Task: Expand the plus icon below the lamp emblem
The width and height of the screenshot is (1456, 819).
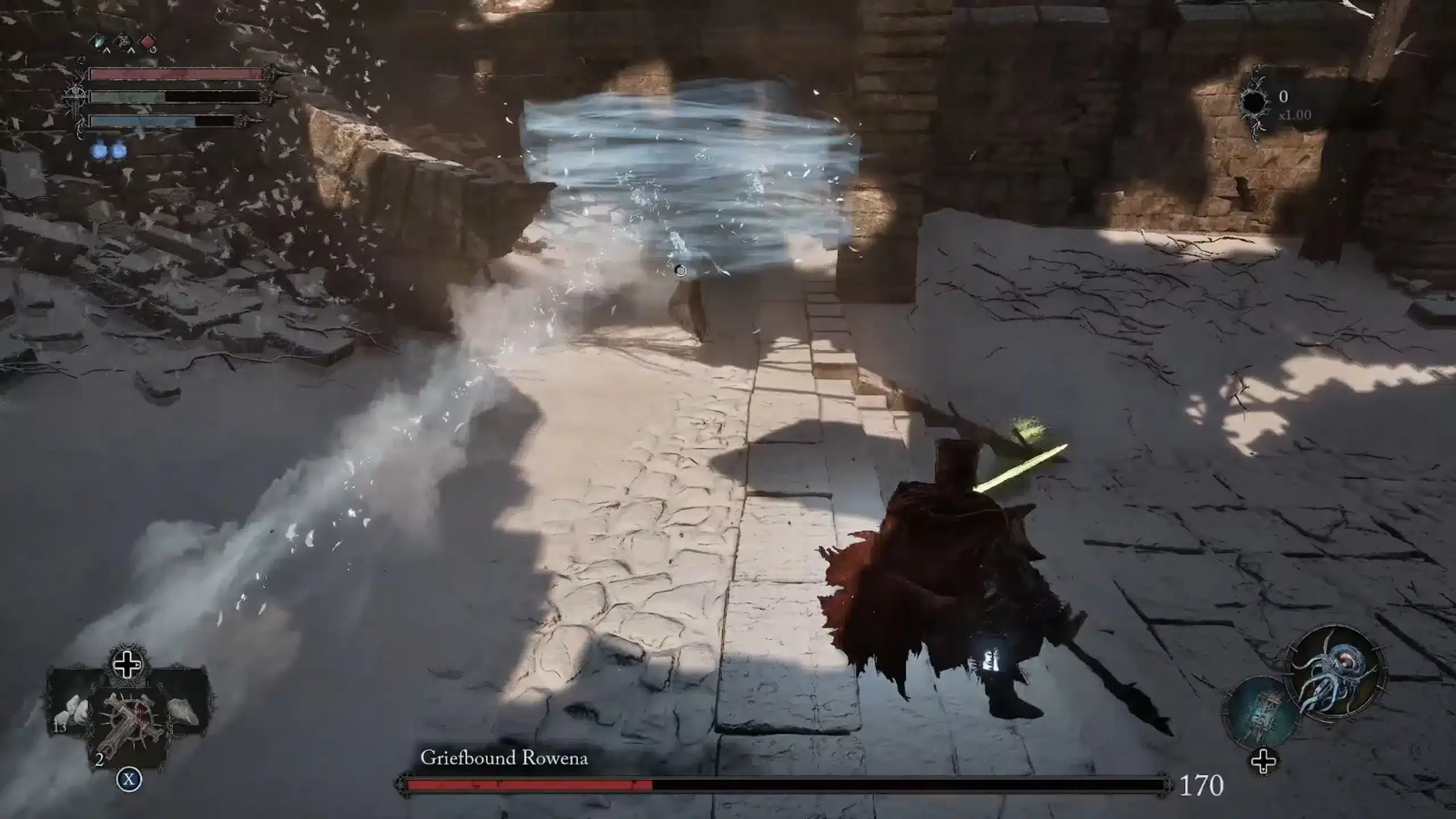Action: point(1263,762)
